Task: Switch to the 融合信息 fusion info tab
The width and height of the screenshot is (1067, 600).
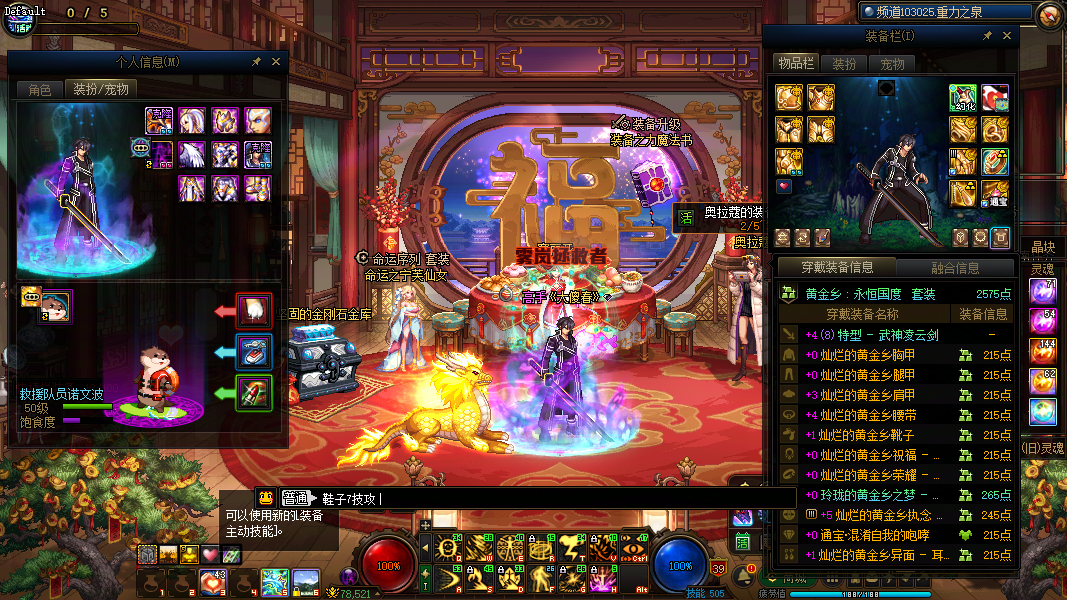Action: (x=953, y=267)
